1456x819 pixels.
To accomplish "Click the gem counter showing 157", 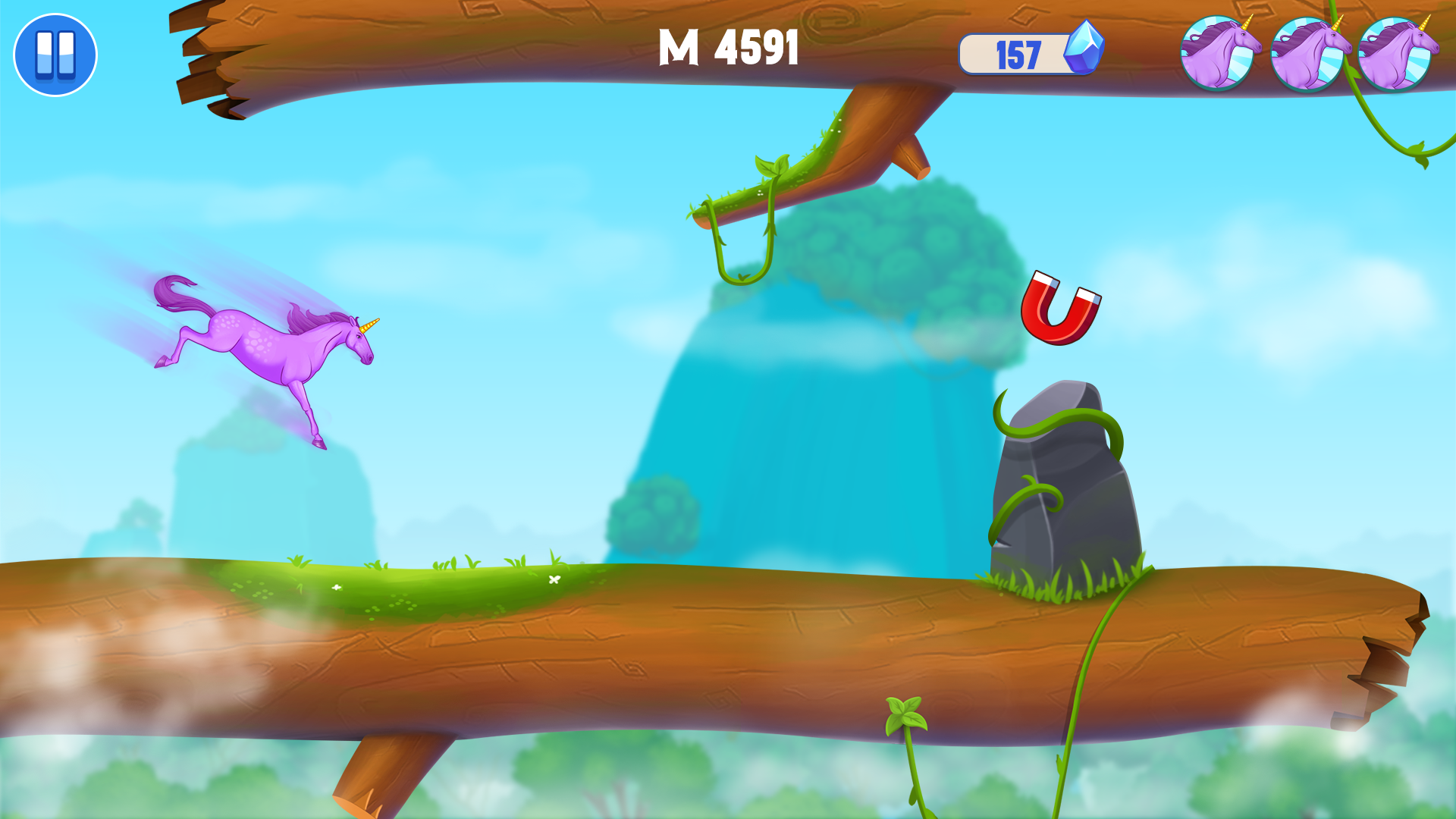I will coord(1020,53).
